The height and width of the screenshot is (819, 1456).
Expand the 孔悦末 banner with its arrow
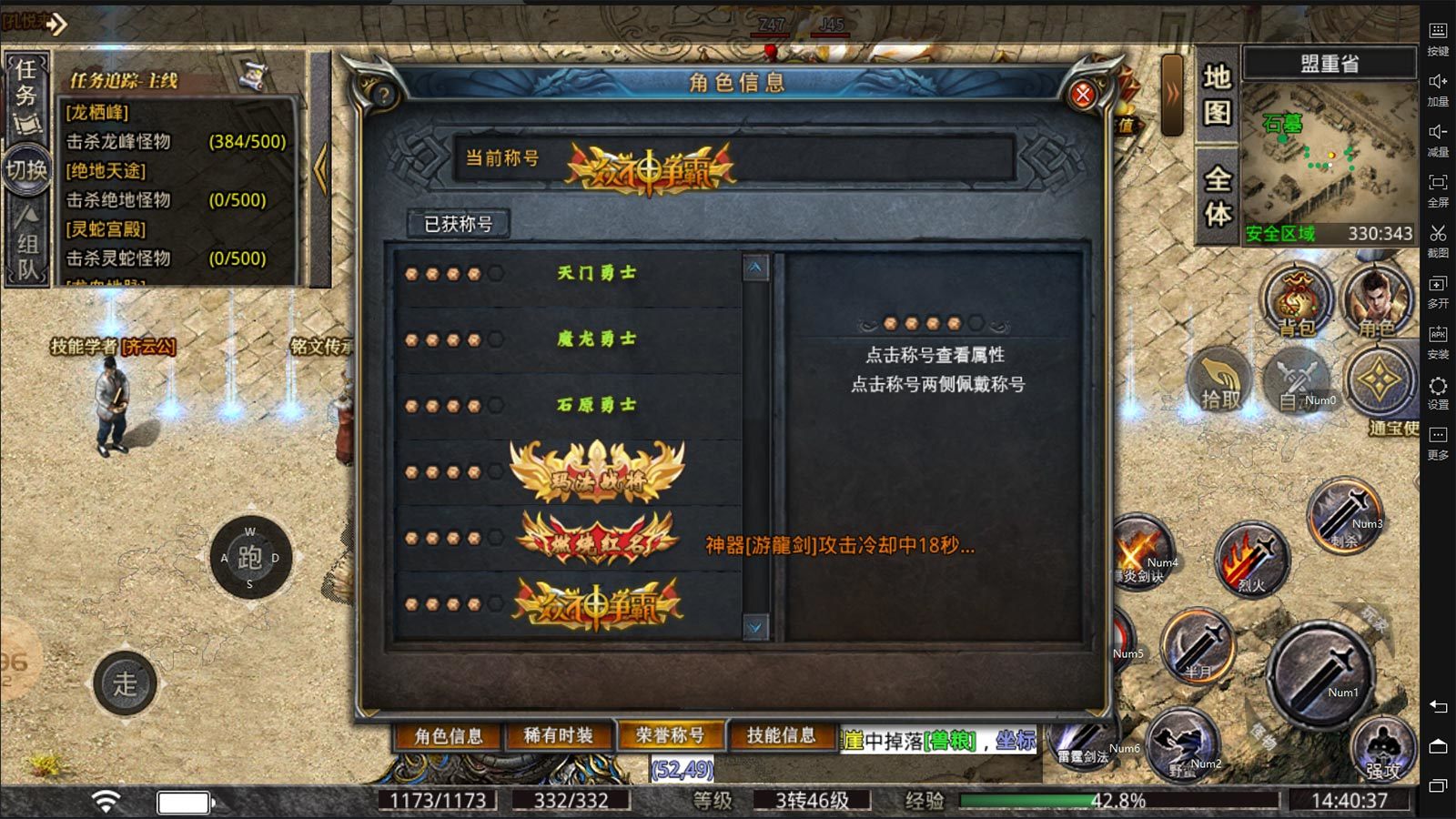56,24
